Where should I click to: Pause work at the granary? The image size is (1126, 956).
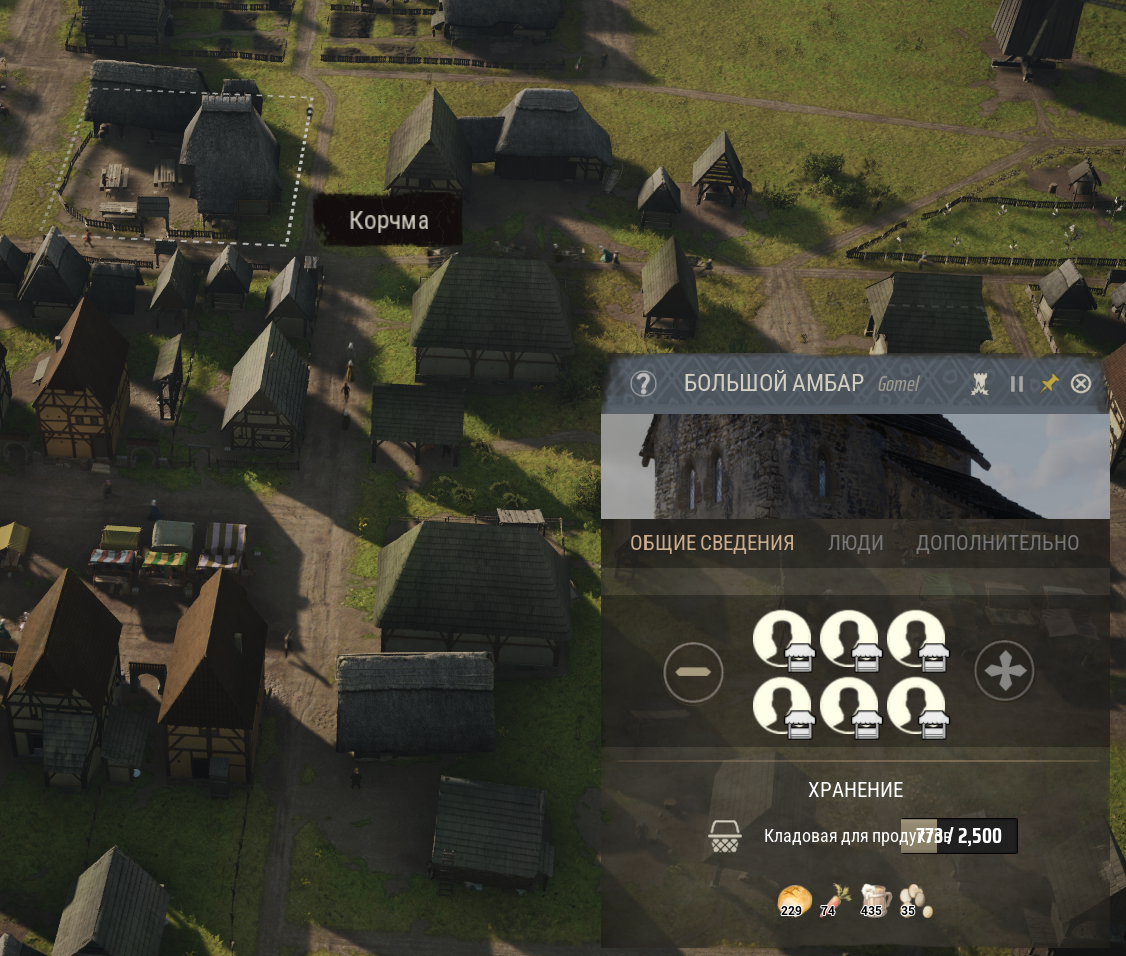[x=1017, y=384]
